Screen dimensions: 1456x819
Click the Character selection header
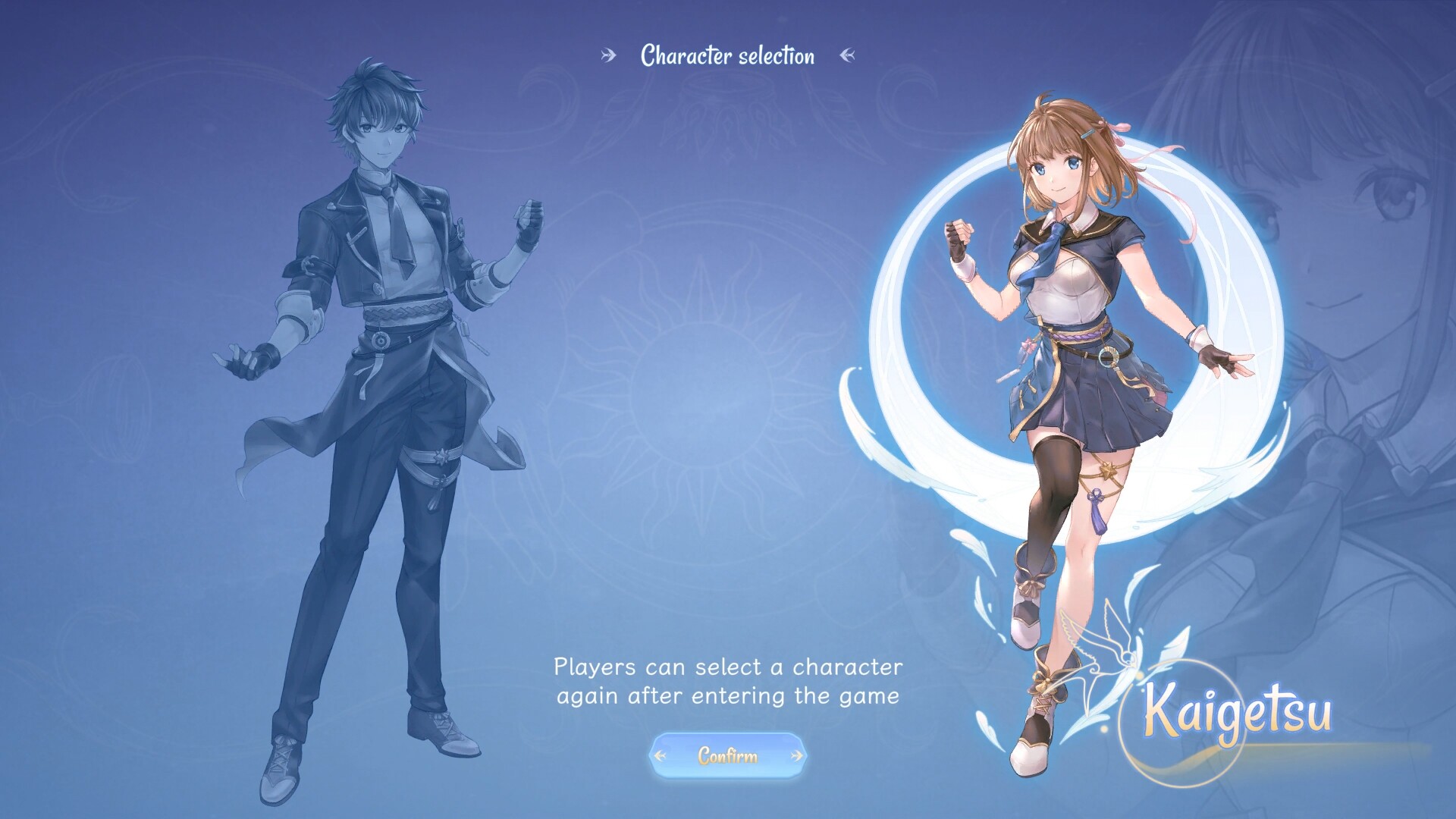727,55
